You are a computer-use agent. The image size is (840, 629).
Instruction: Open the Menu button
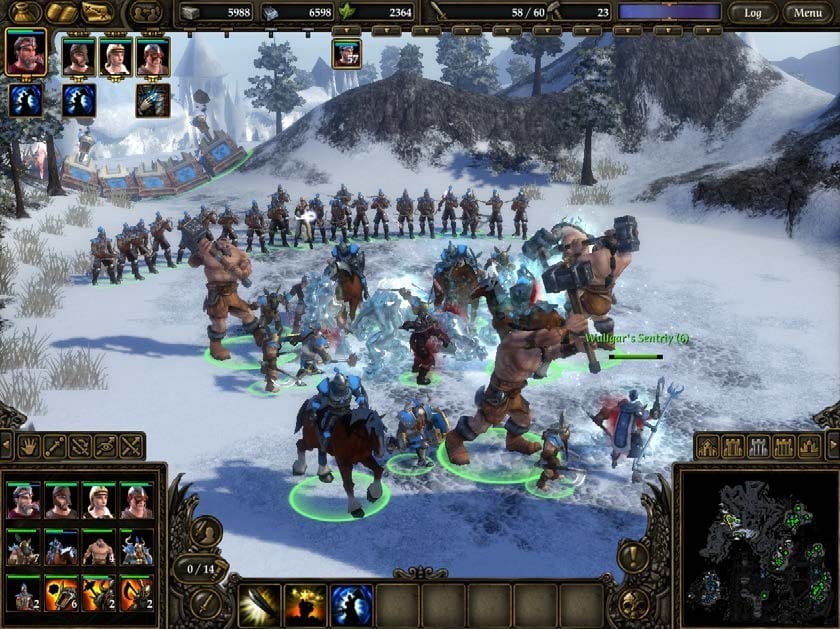808,13
